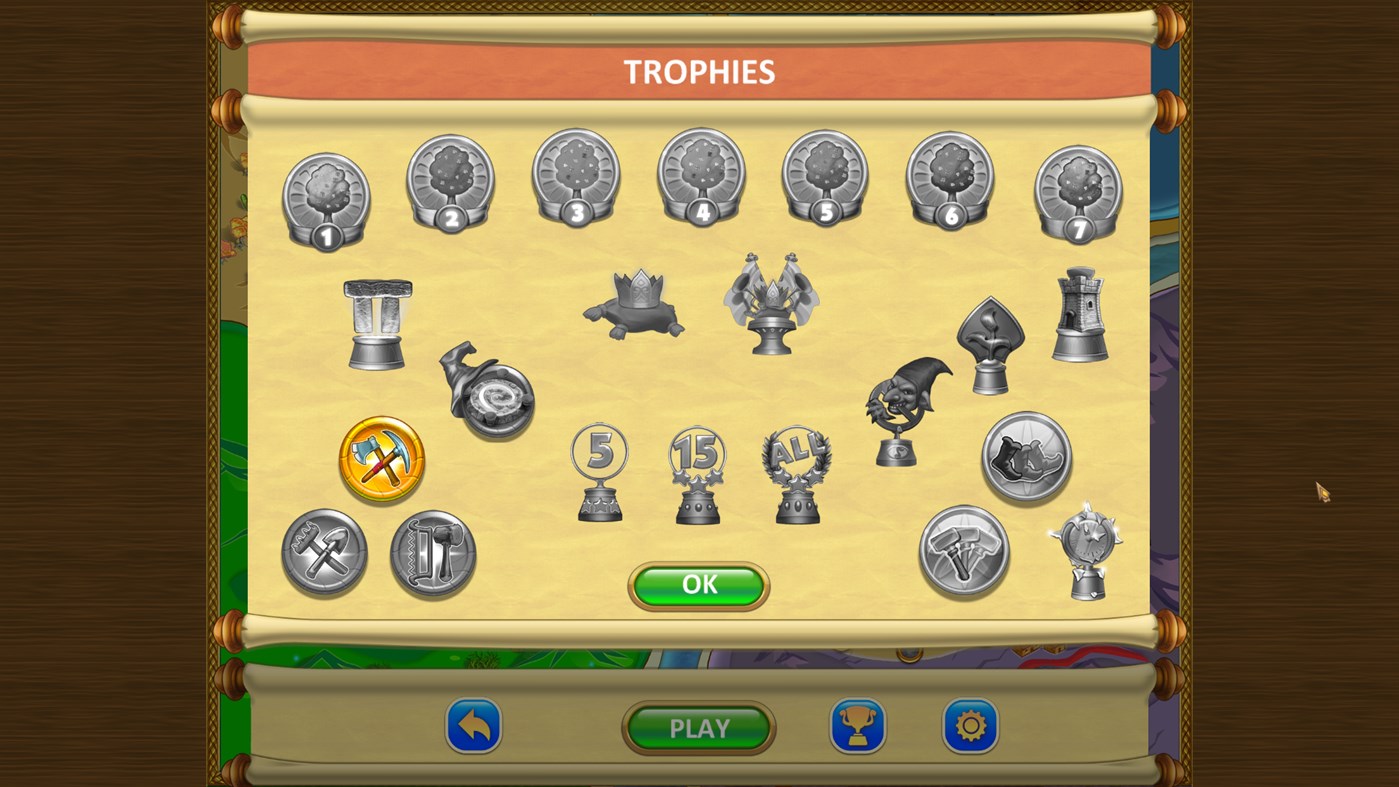Open the settings gear
The width and height of the screenshot is (1399, 787).
coord(970,728)
